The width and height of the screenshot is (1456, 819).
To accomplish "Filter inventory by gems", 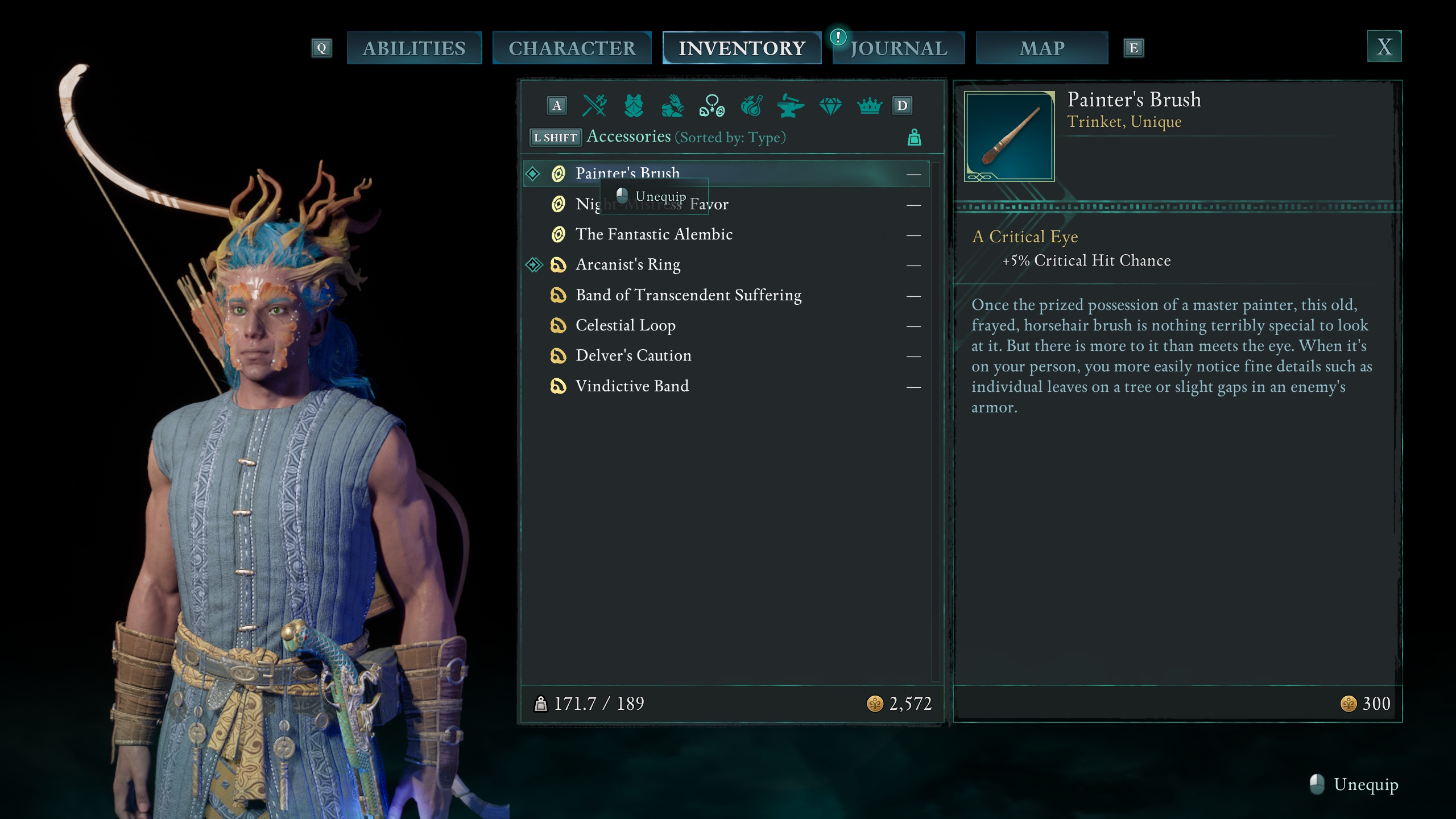I will [x=830, y=105].
